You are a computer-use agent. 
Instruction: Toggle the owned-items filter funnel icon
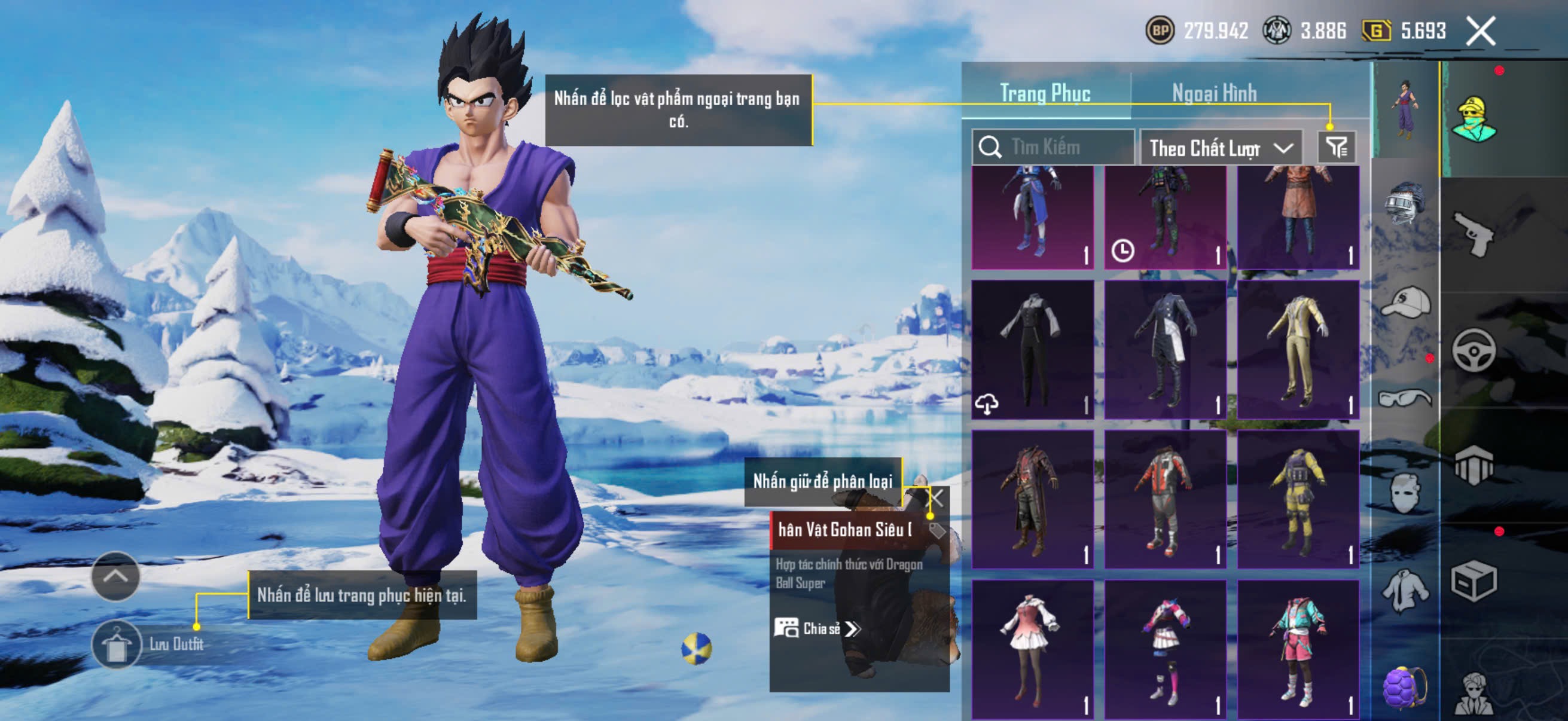1337,147
